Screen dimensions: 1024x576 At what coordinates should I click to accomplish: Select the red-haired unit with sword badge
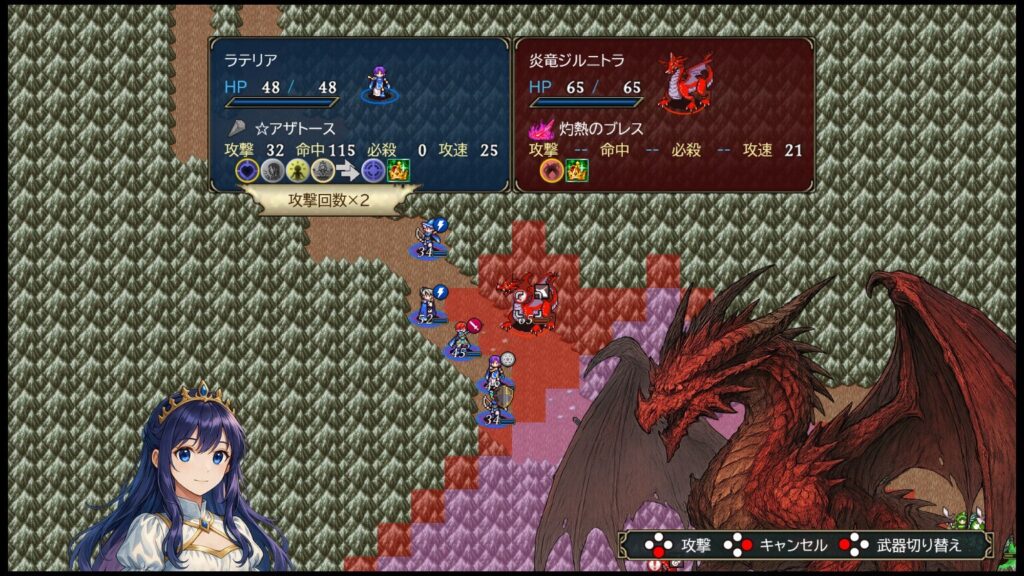[x=460, y=340]
